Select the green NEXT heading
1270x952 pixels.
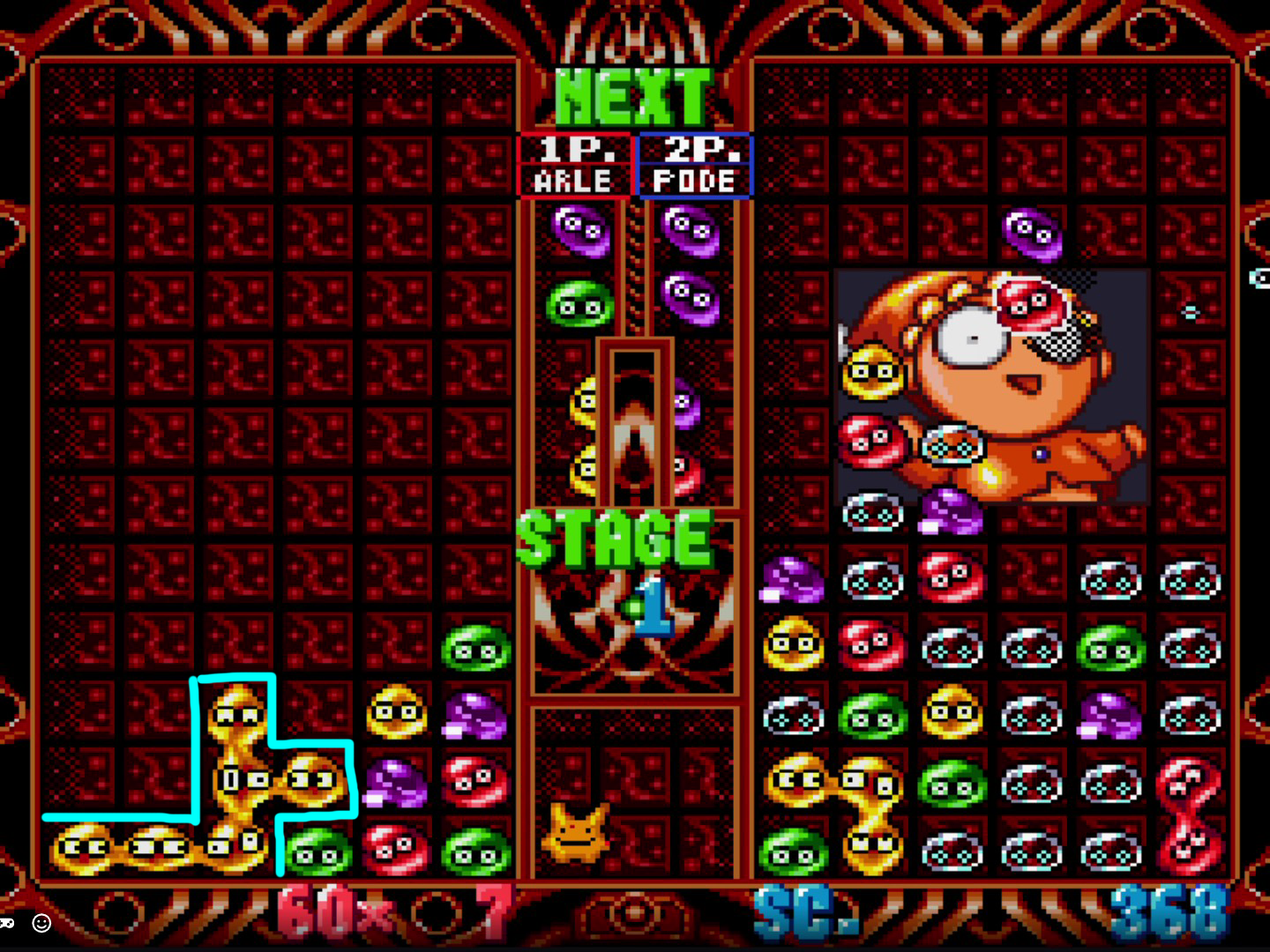coord(631,95)
